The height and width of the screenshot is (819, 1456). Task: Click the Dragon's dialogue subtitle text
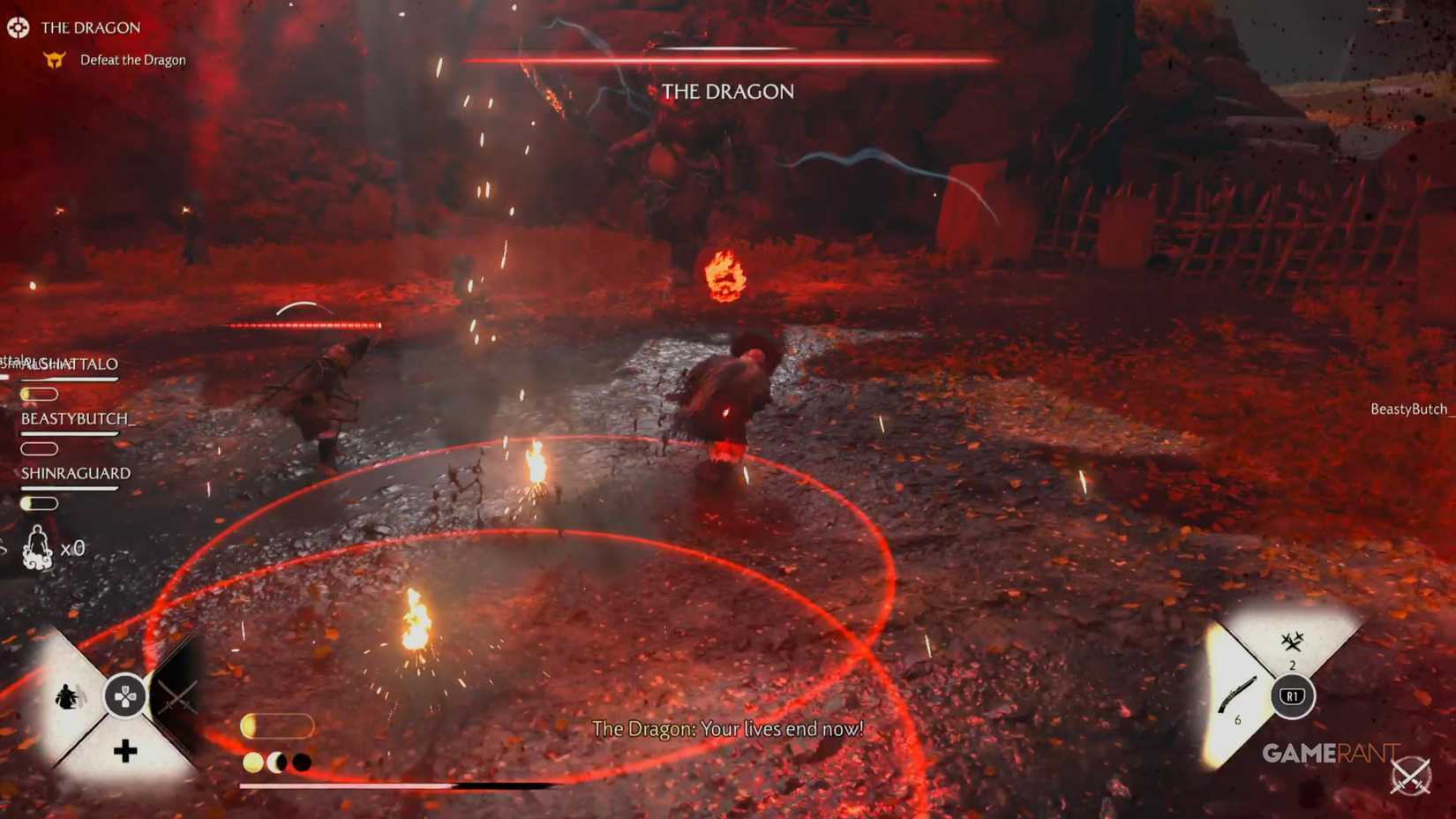coord(729,729)
